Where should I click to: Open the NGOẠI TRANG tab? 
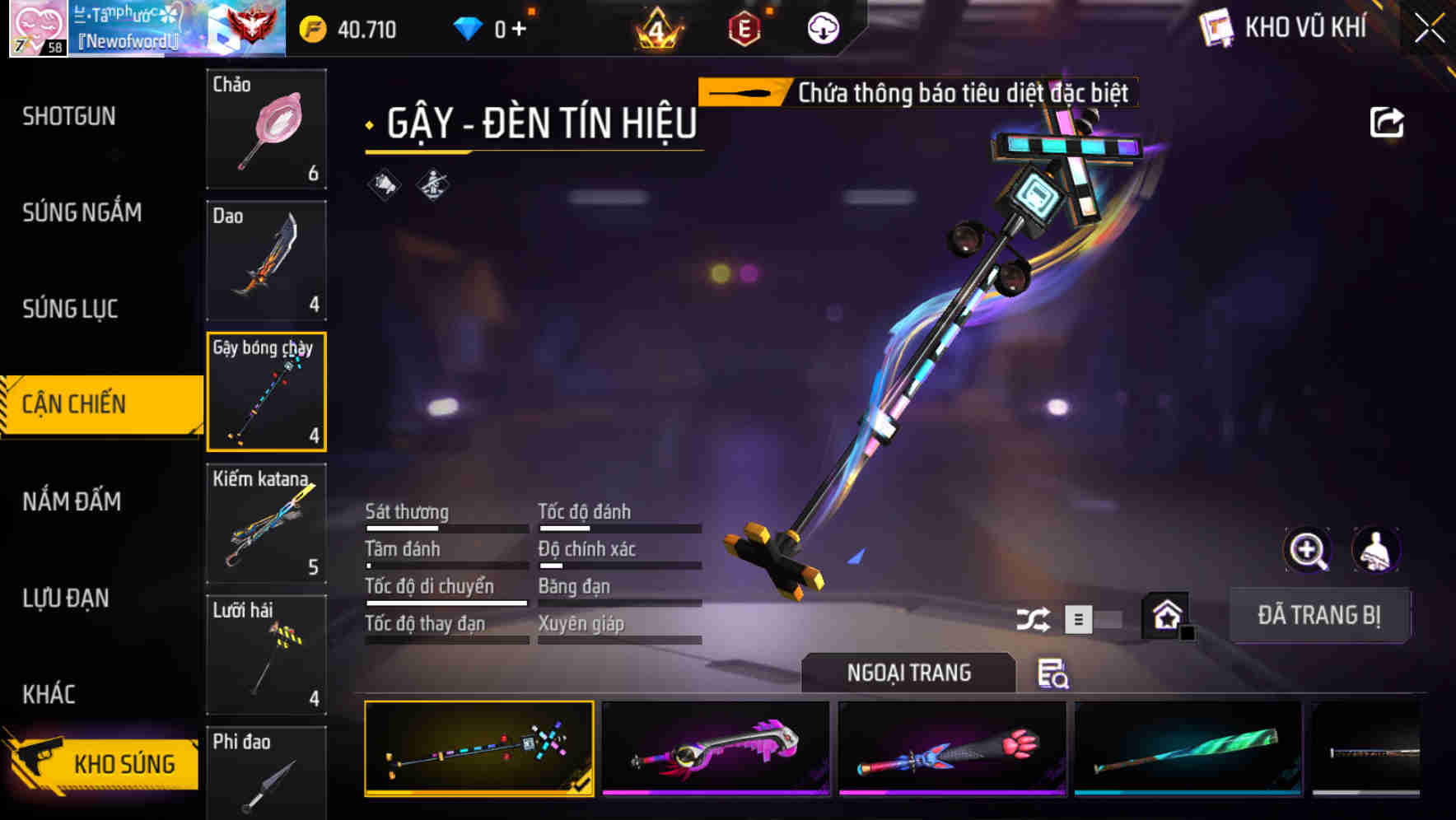click(x=908, y=673)
